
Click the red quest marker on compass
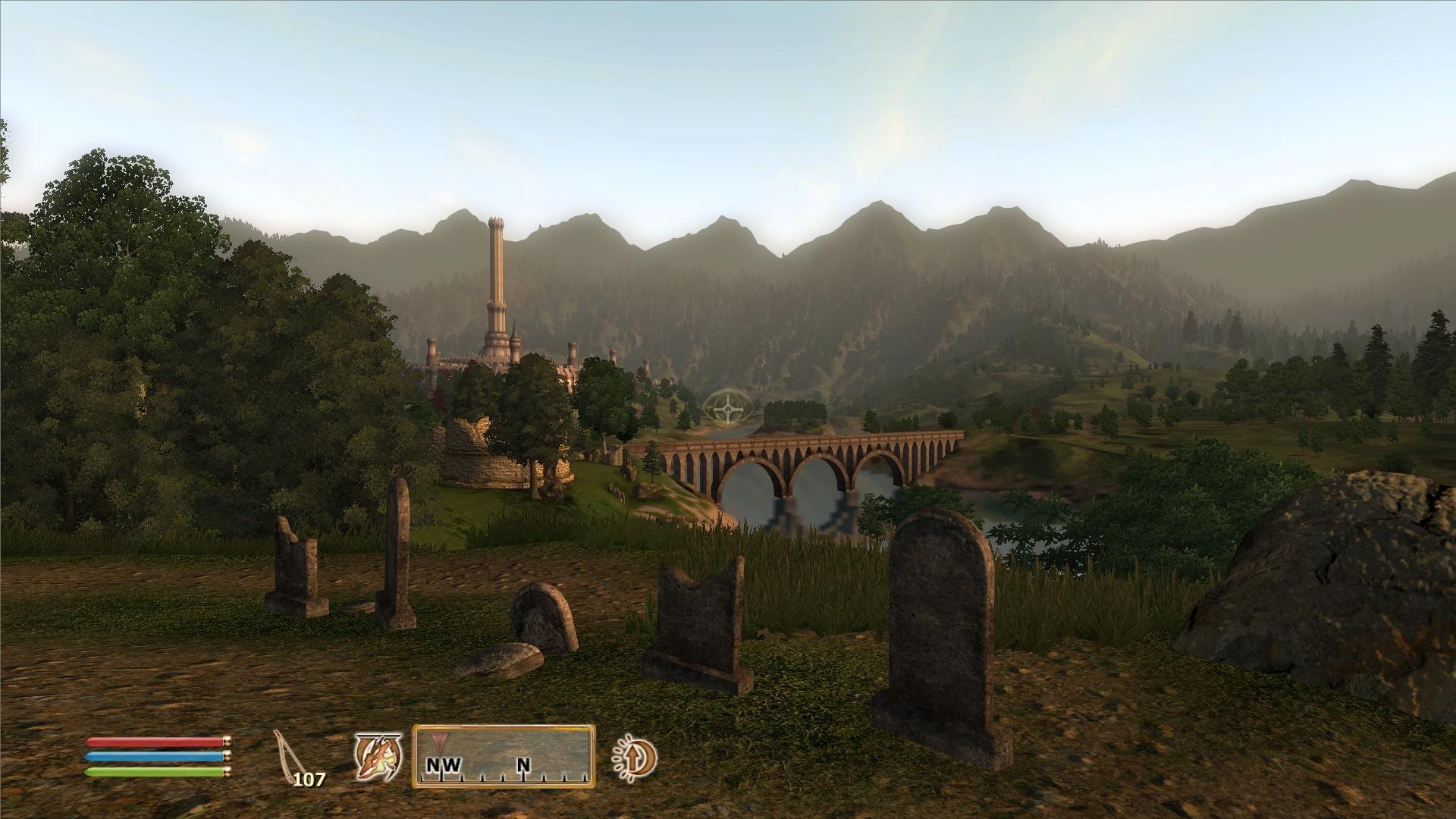(x=438, y=739)
